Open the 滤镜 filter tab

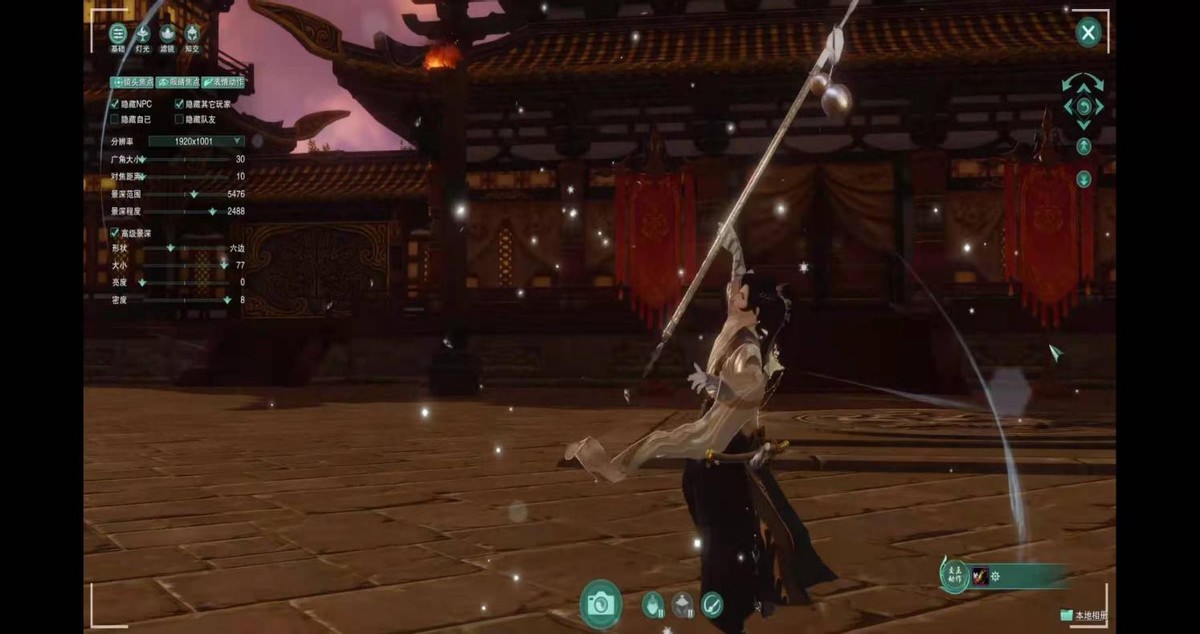(167, 37)
